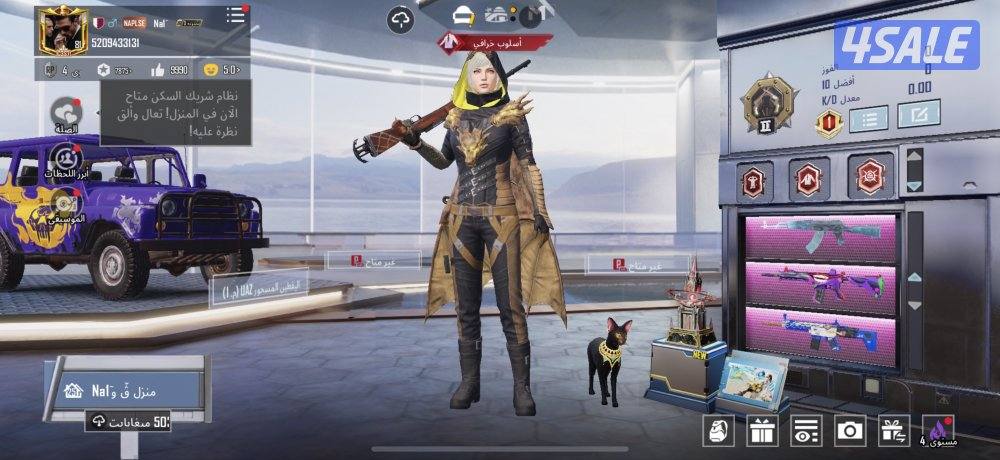Click the 4SALE watermark logo
Screen dimensions: 1000x460
click(x=906, y=45)
